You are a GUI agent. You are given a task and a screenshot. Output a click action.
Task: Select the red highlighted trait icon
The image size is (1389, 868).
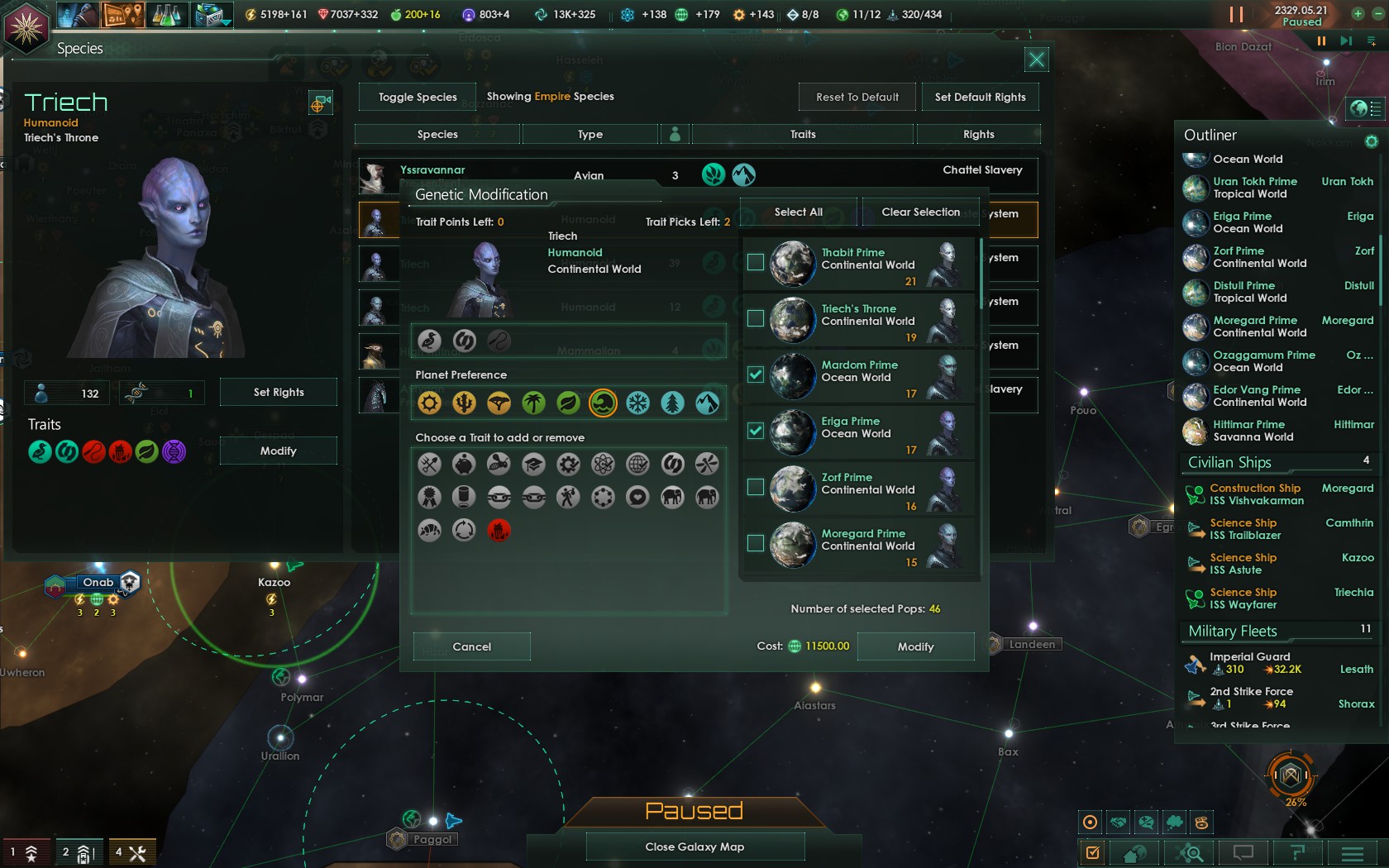(x=499, y=530)
